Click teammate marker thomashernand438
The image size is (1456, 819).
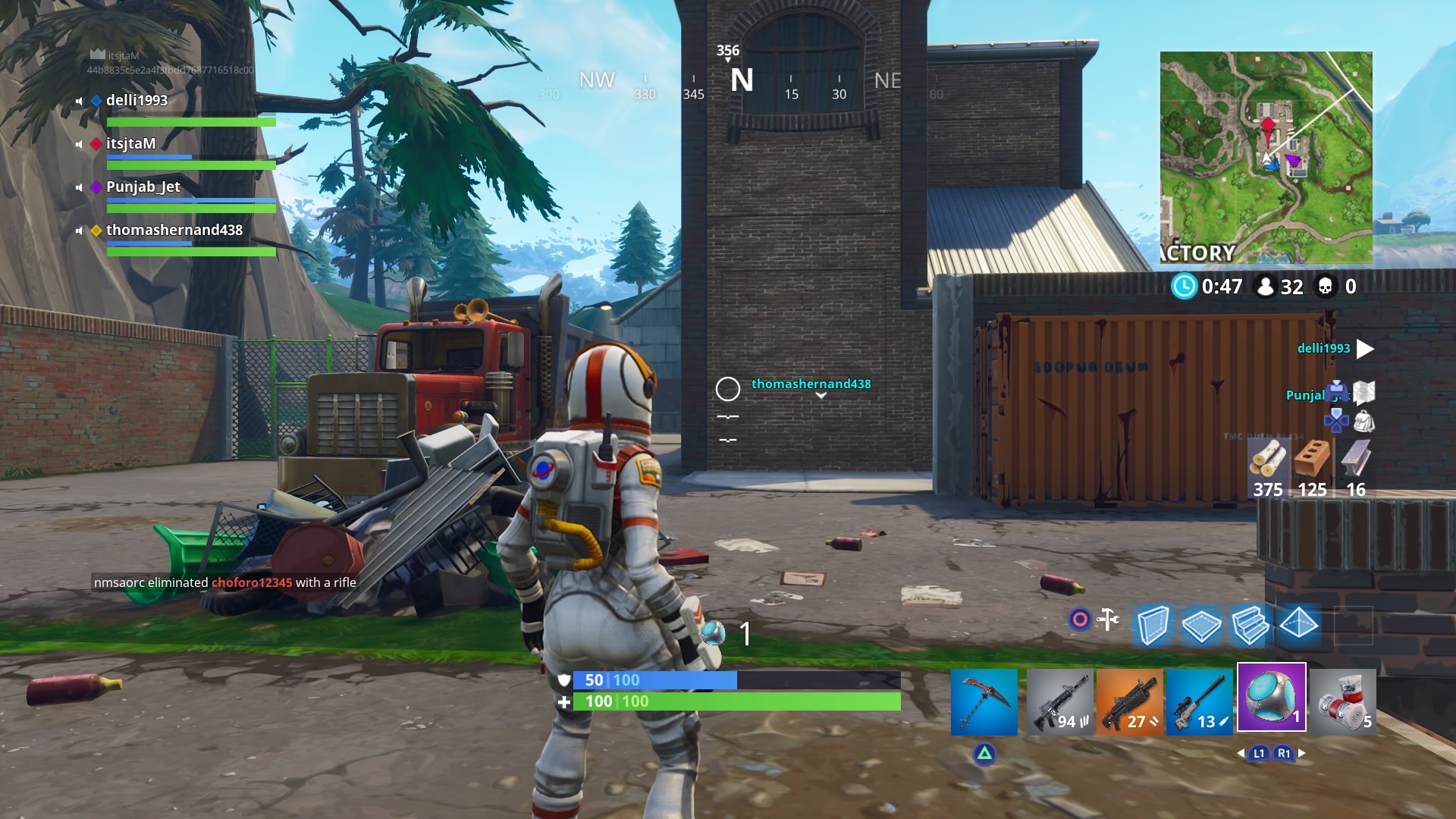[810, 384]
